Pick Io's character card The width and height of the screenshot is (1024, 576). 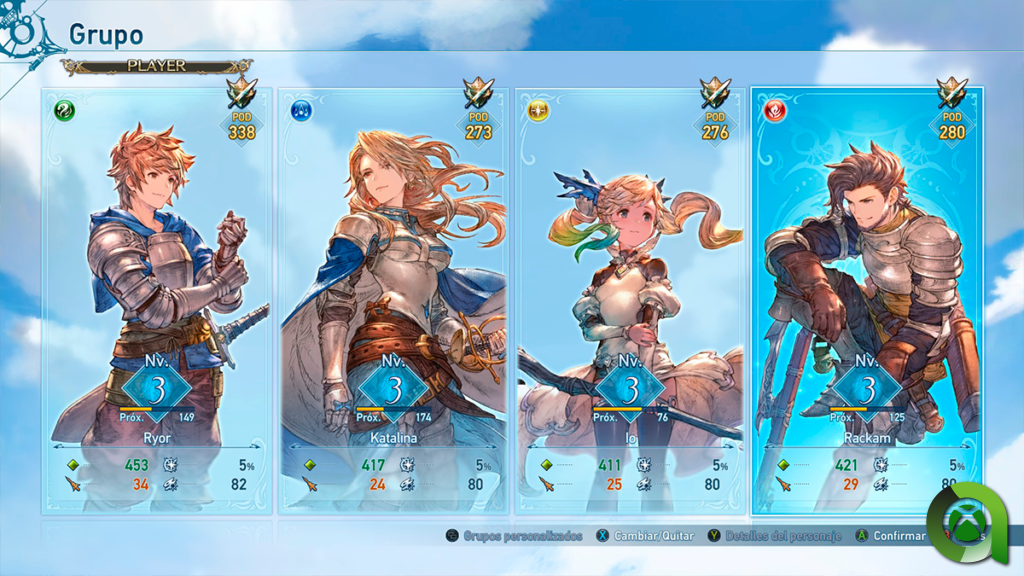(630, 300)
